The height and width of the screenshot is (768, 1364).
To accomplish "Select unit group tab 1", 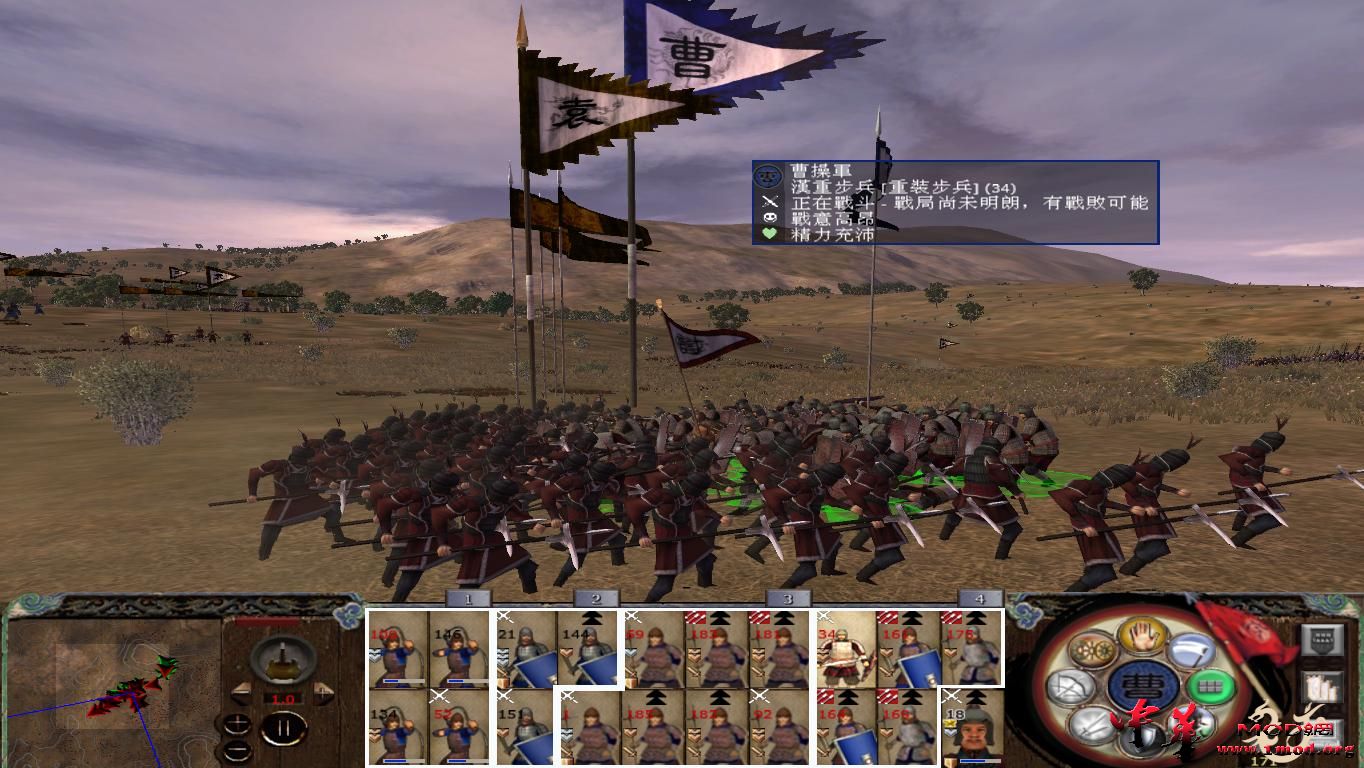I will pyautogui.click(x=466, y=598).
